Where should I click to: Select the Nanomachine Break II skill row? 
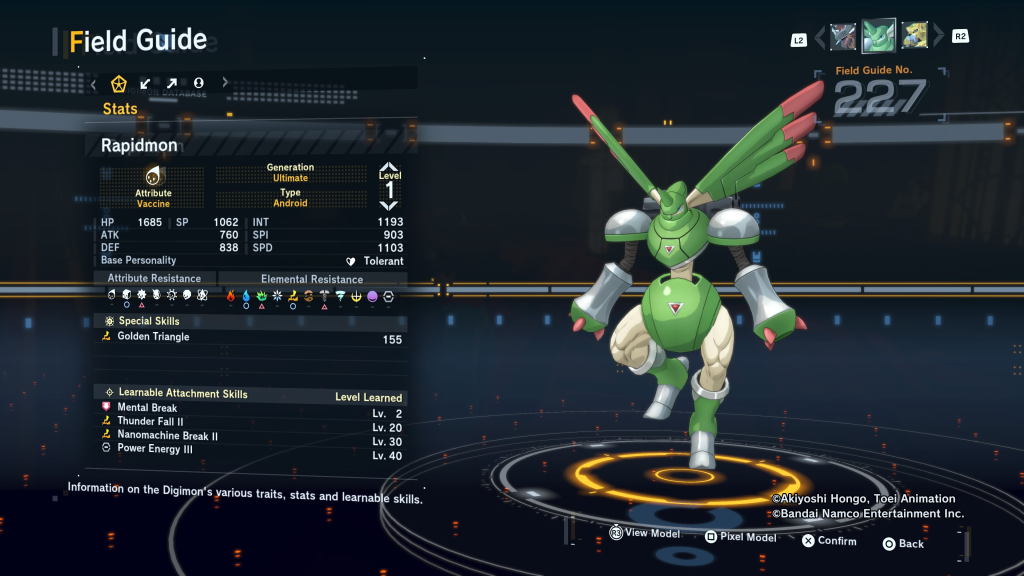pyautogui.click(x=252, y=436)
